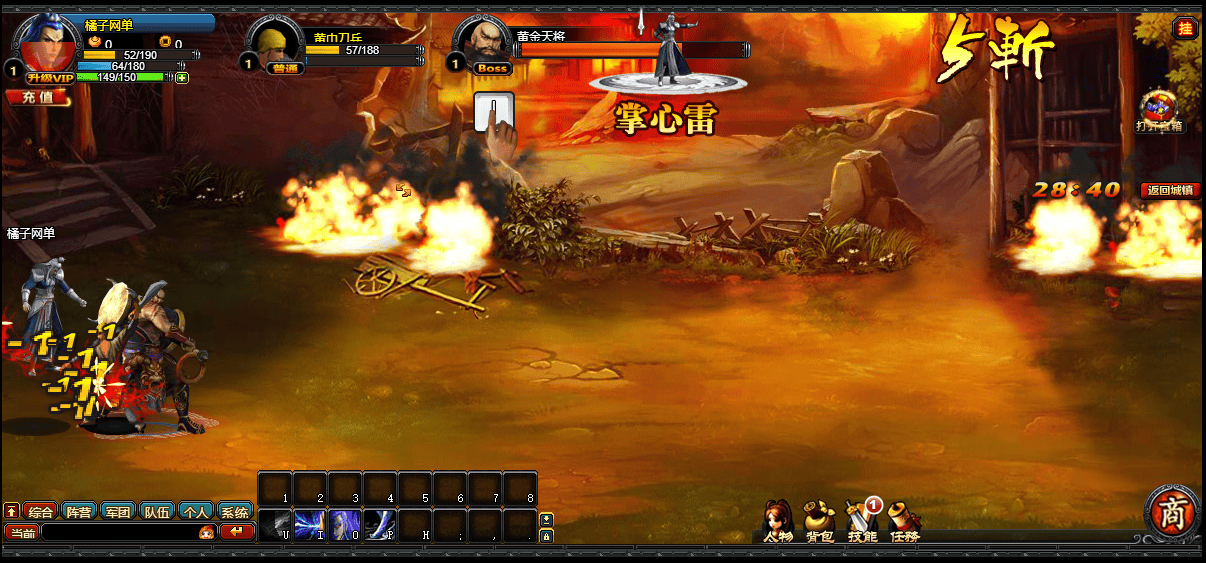The image size is (1206, 563).
Task: Open the 人物 character panel
Action: [x=777, y=521]
